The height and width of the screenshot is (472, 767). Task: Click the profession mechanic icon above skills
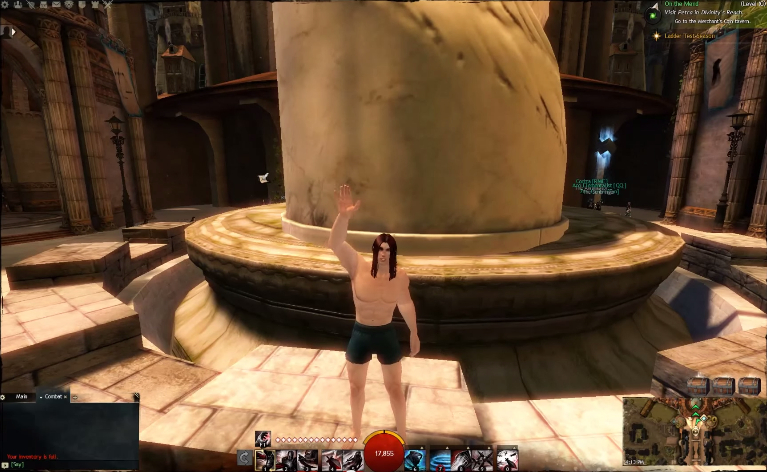pos(264,437)
